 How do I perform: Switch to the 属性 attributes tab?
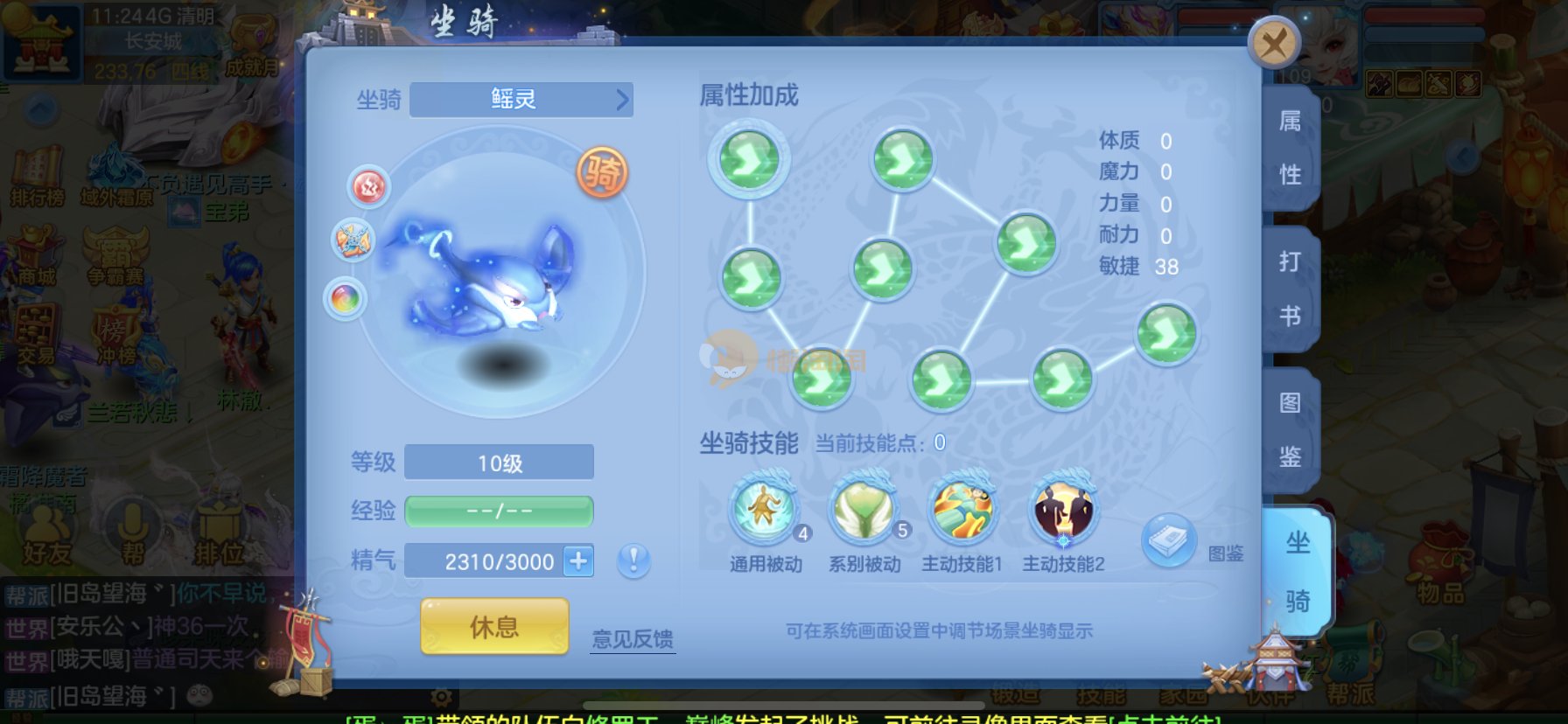pyautogui.click(x=1289, y=148)
